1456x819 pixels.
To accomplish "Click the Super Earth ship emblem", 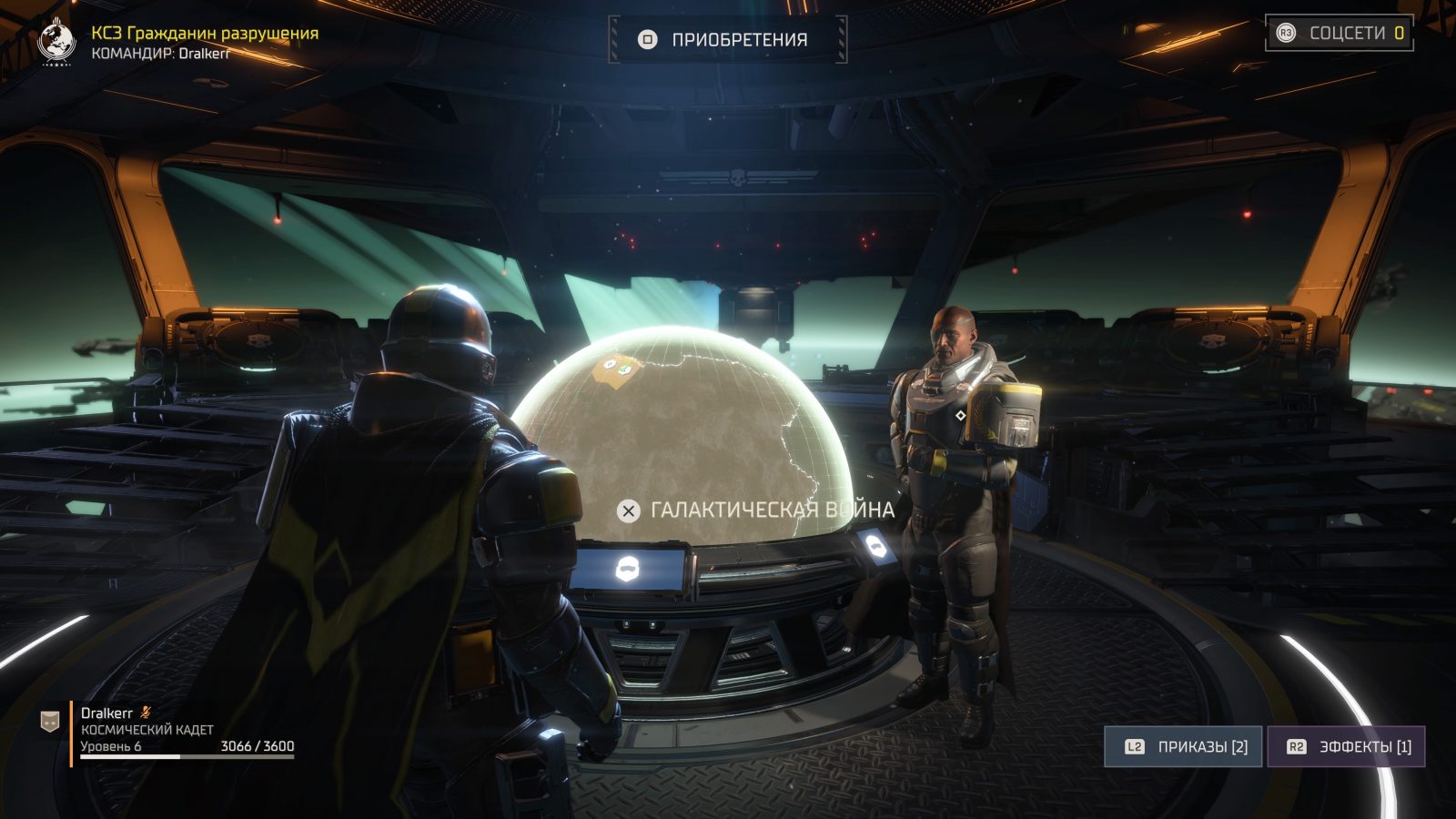I will [57, 42].
